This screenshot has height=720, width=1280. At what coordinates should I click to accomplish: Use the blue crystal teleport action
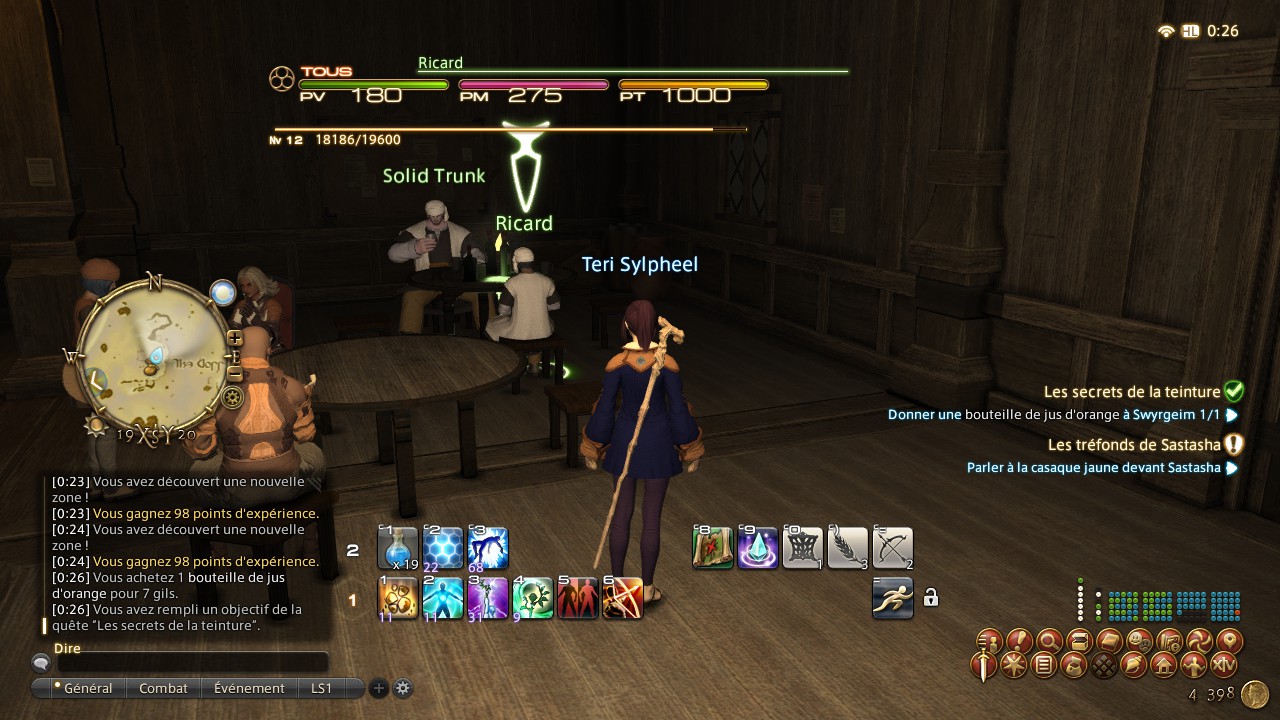[x=757, y=548]
